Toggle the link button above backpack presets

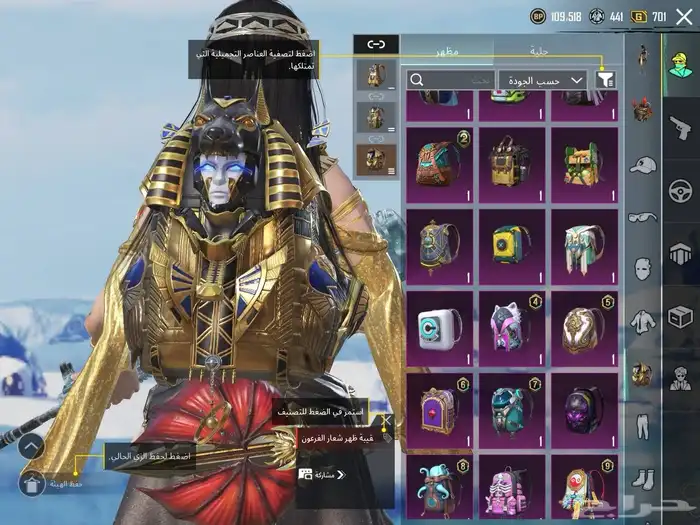[376, 44]
